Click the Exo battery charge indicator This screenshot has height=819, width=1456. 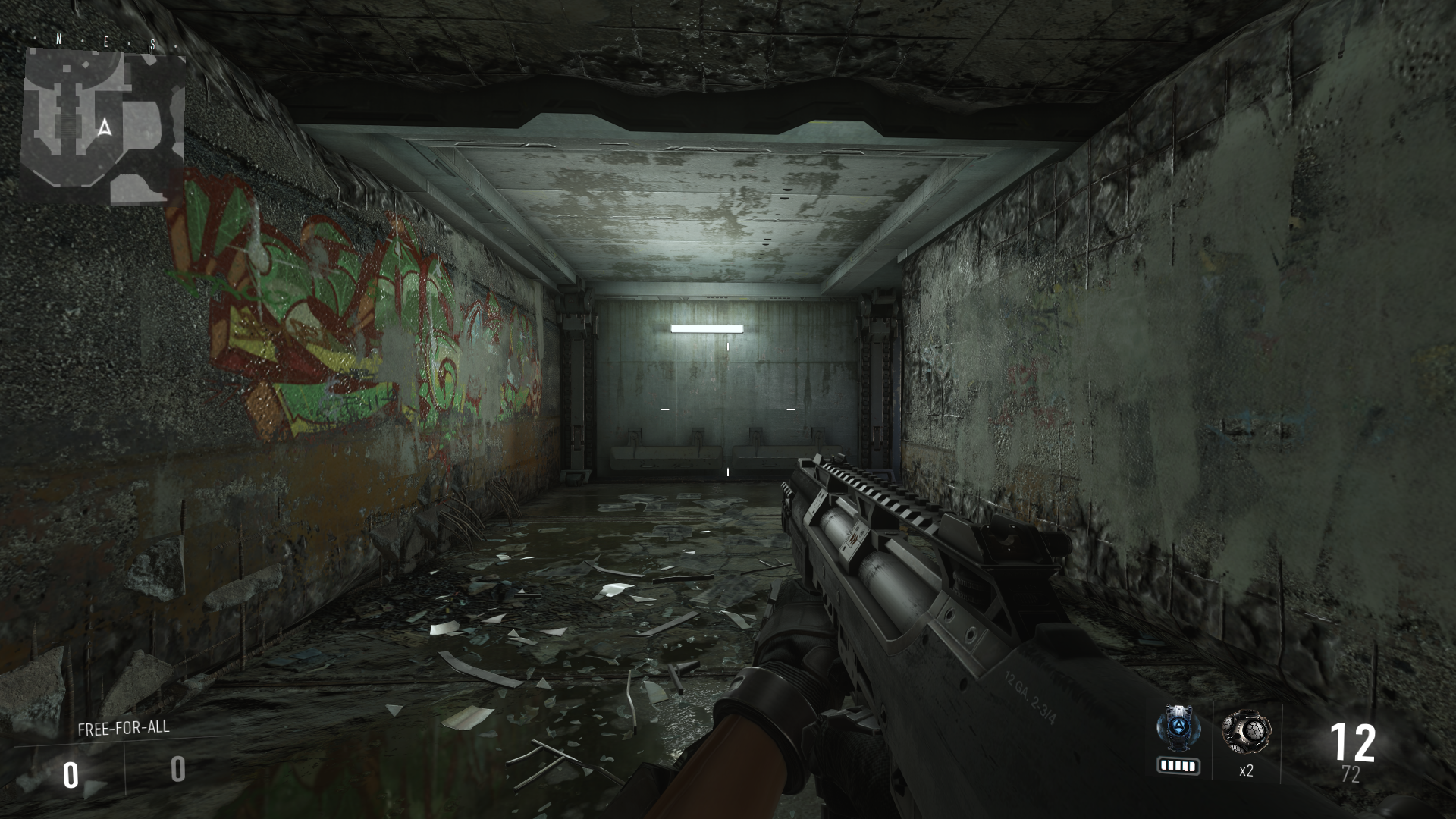1178,765
